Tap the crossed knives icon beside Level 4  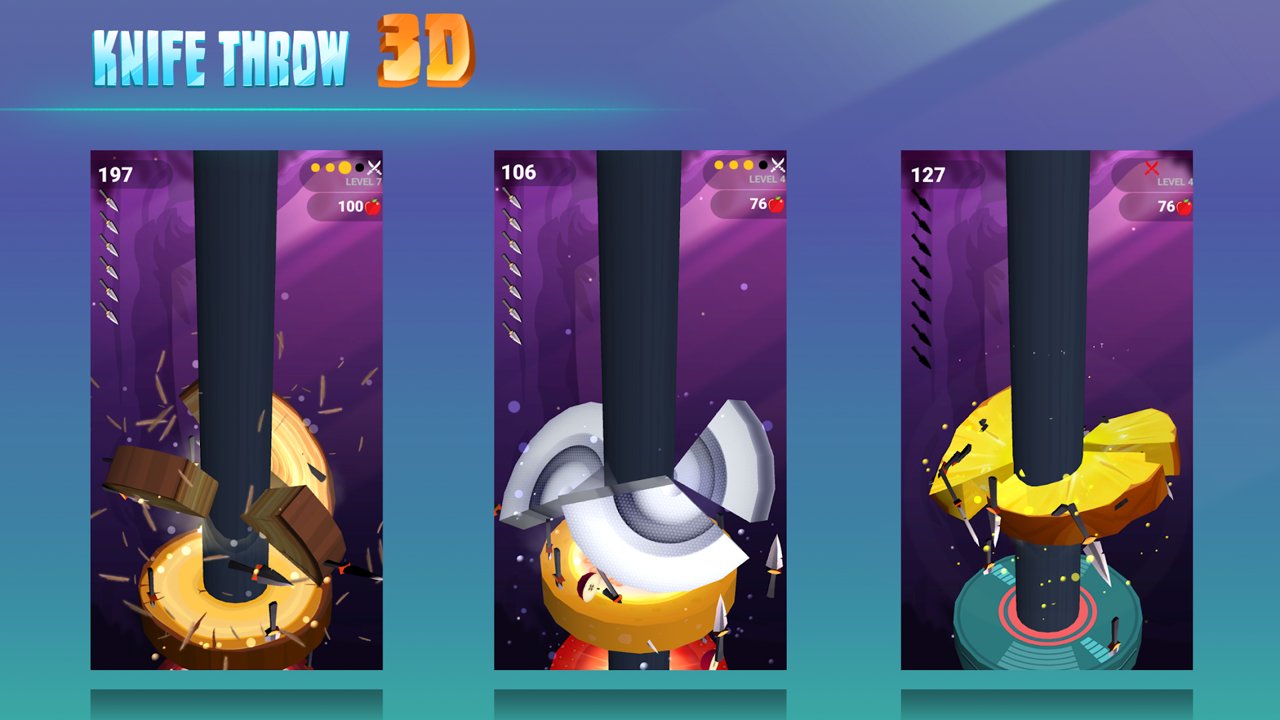point(778,165)
